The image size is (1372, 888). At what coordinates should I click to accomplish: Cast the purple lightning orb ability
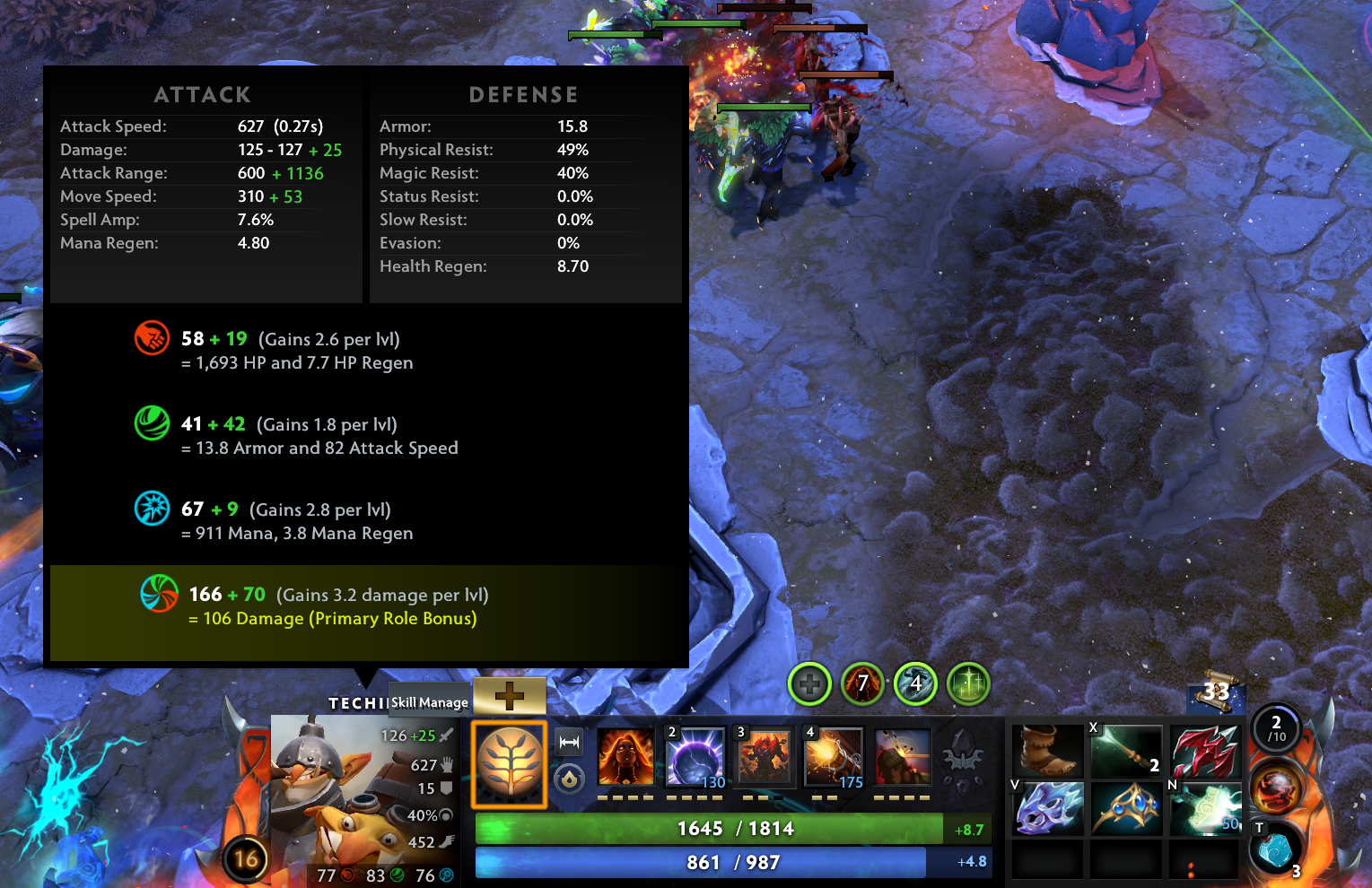(x=695, y=758)
